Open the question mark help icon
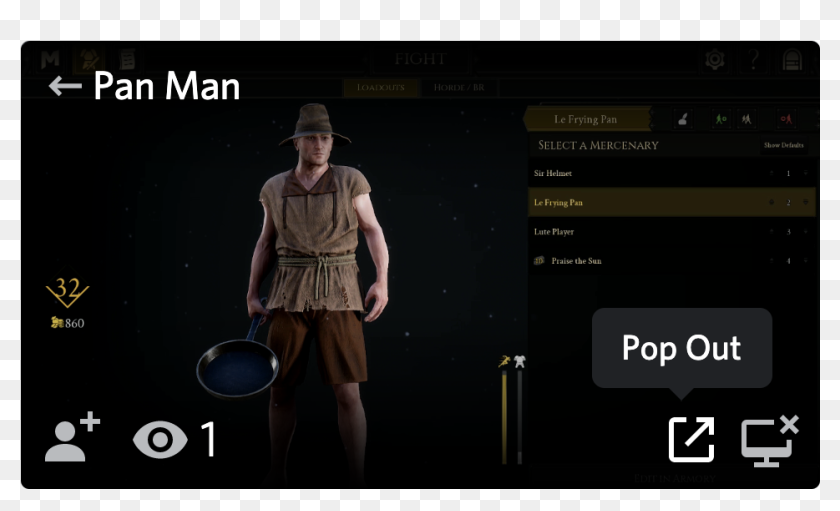Image resolution: width=840 pixels, height=511 pixels. pyautogui.click(x=753, y=60)
